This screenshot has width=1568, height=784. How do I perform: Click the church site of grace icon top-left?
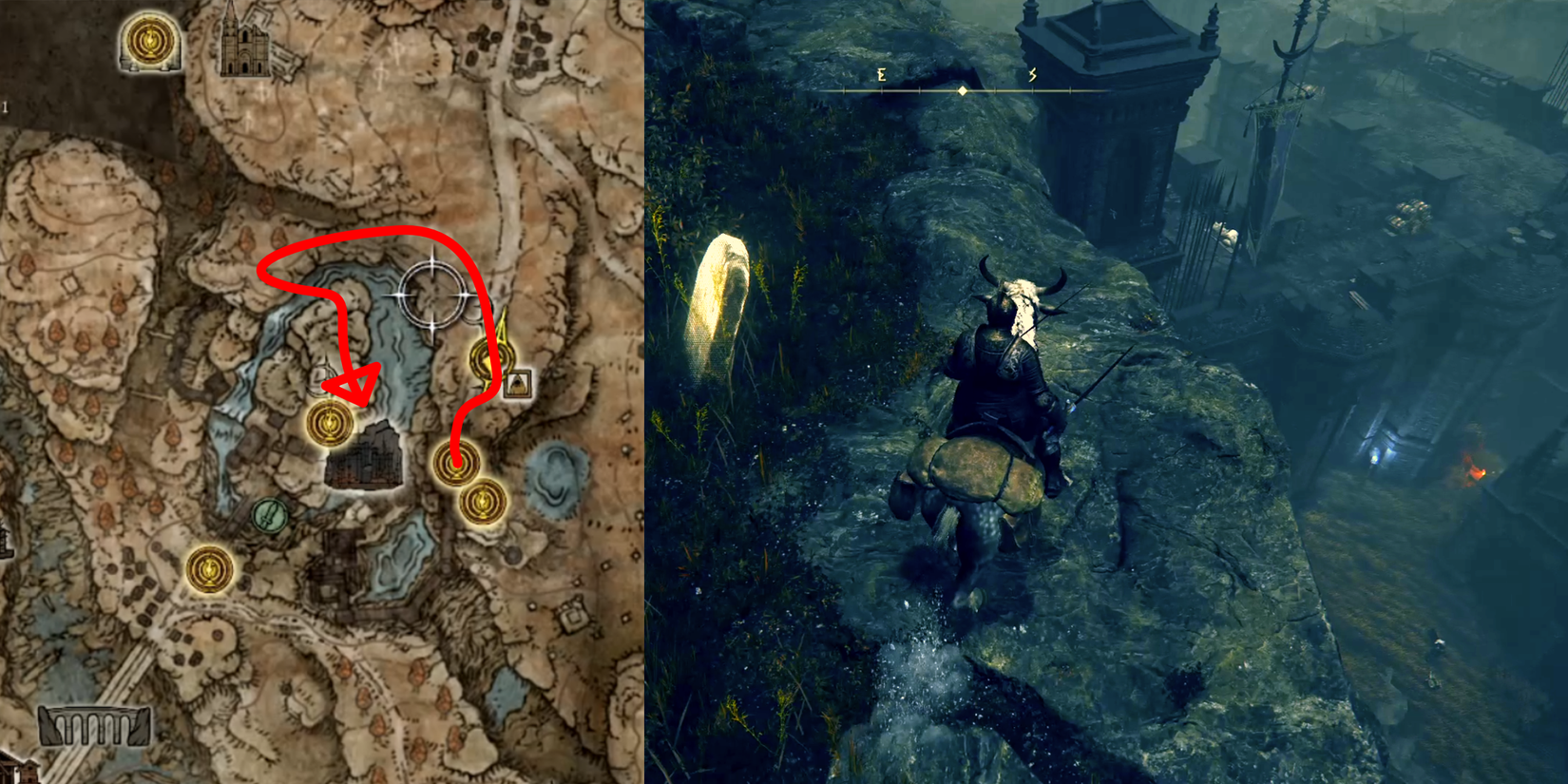[147, 42]
